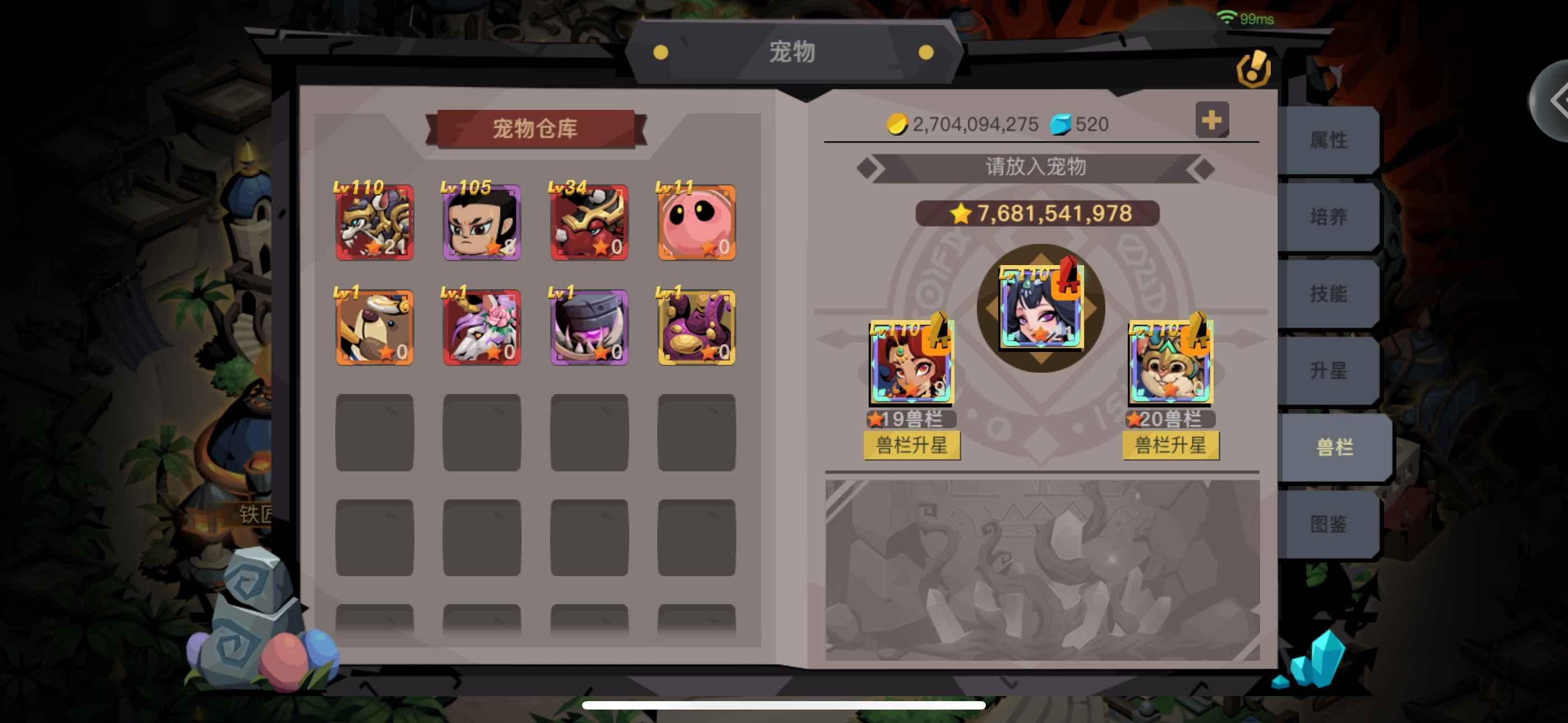Select the Lv1 unicorn skull pet
The image size is (1568, 723).
tap(481, 327)
